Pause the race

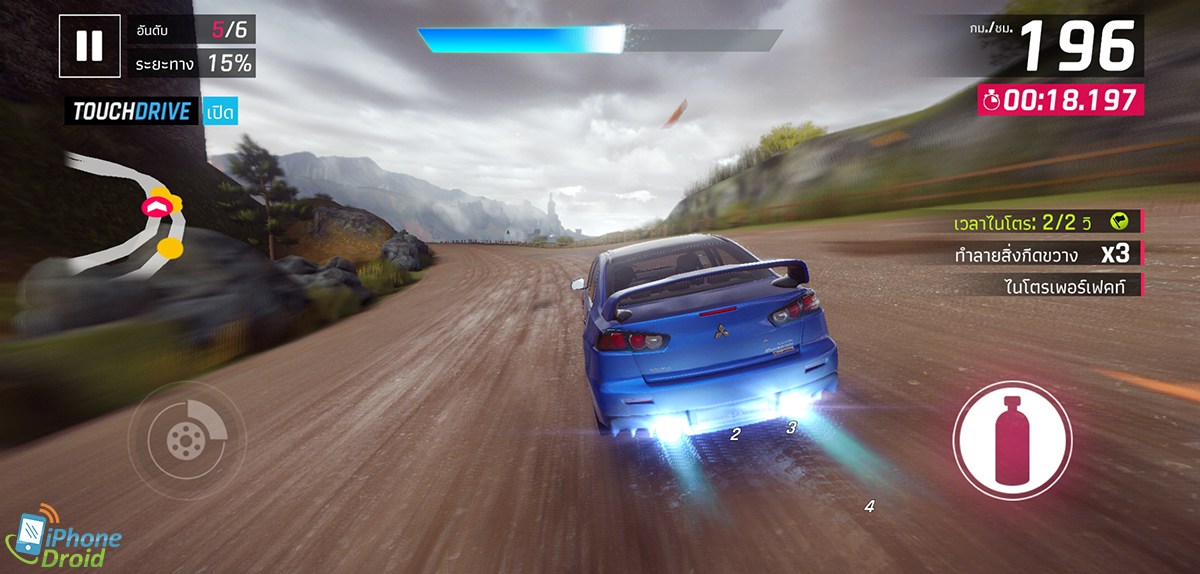coord(89,46)
